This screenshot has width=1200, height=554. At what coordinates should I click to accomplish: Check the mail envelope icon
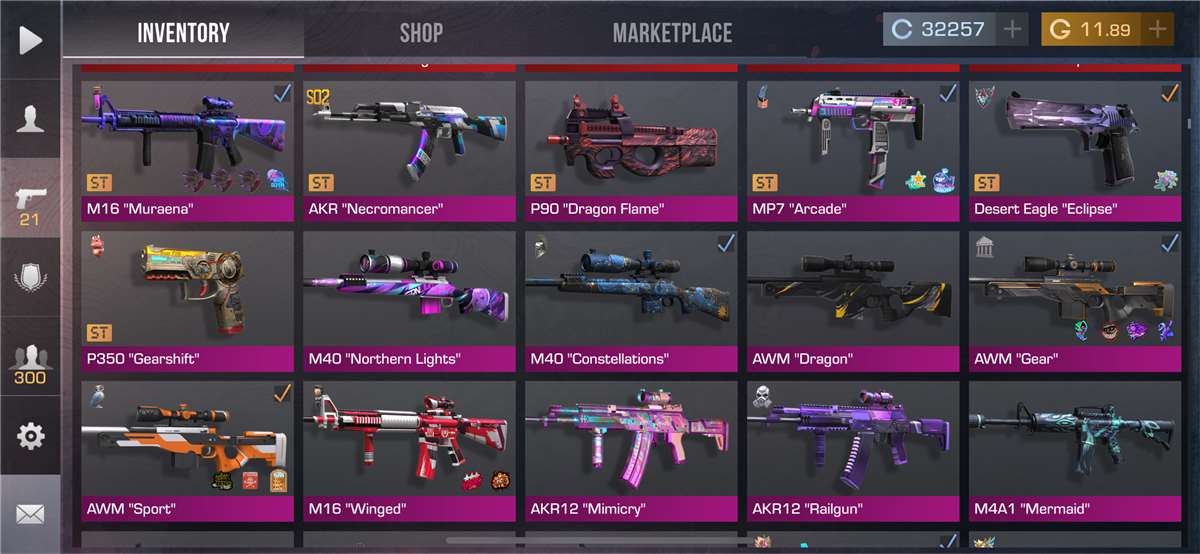pyautogui.click(x=30, y=514)
